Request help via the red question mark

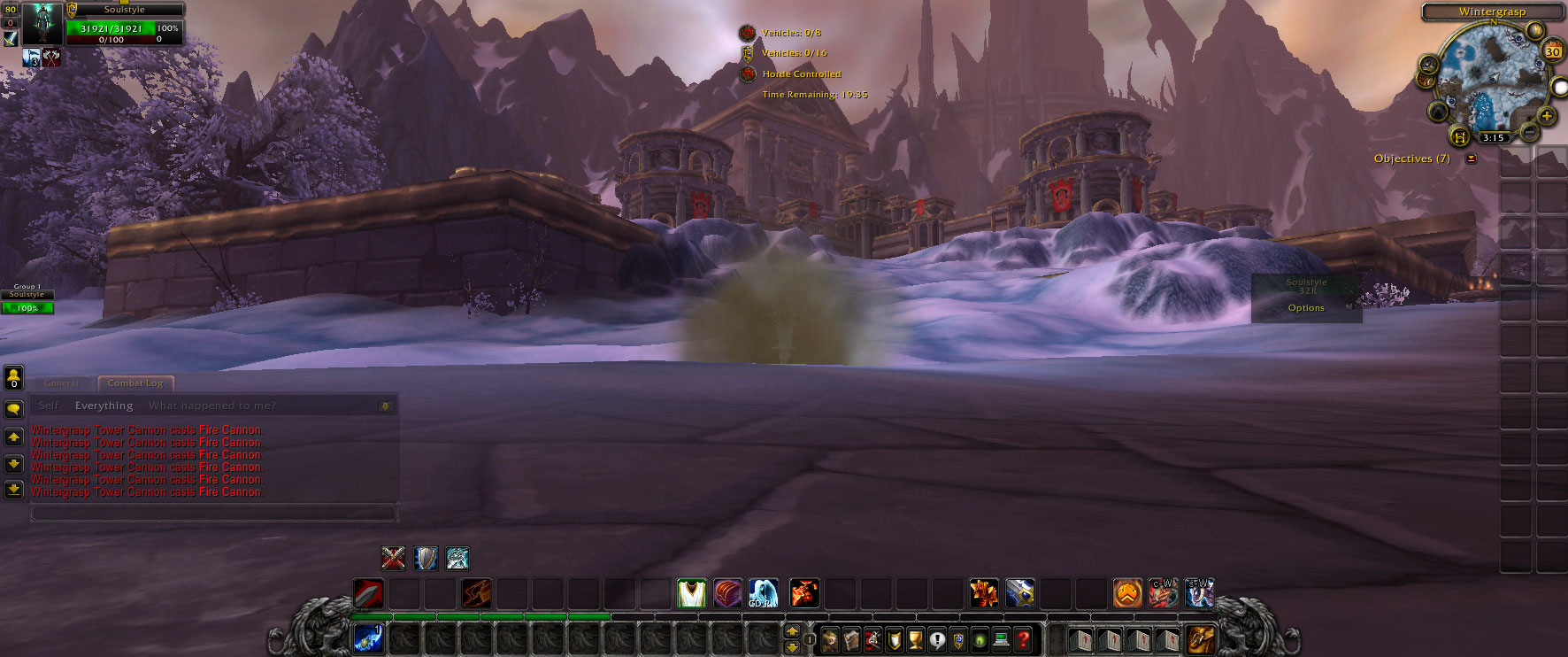click(1023, 639)
